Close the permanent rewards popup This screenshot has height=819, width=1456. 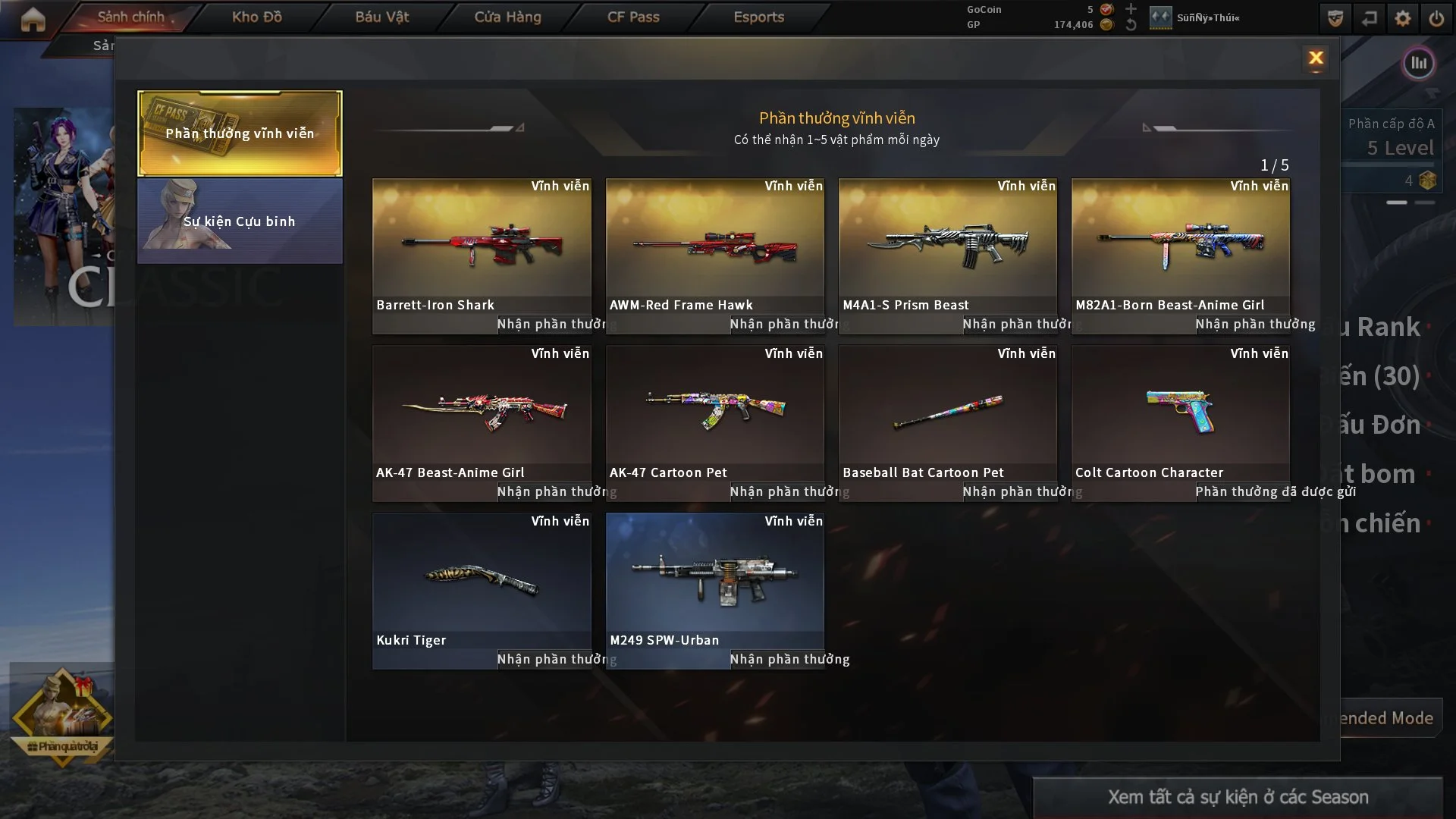pyautogui.click(x=1316, y=58)
